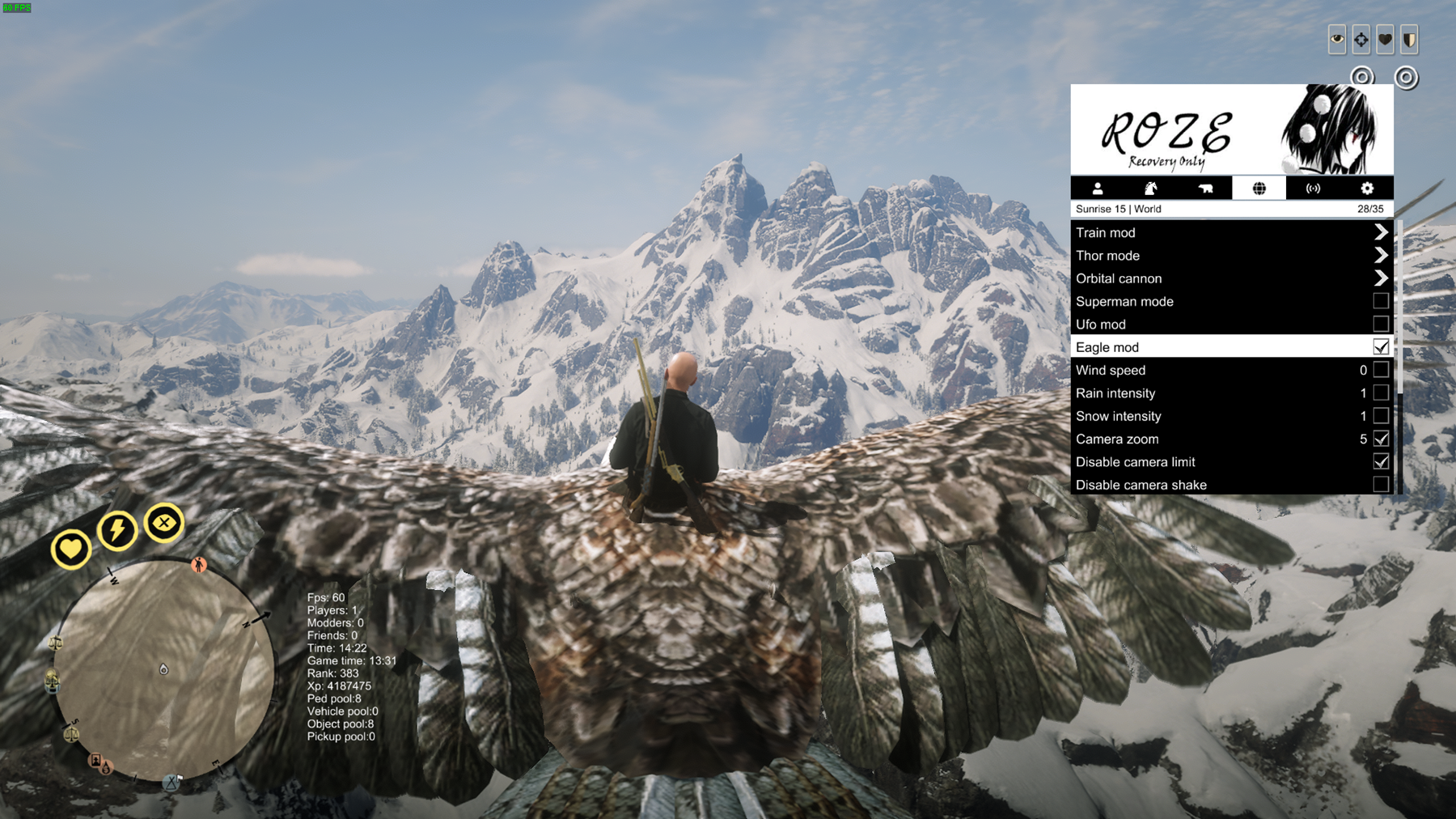Open the Orbital cannon submenu
The height and width of the screenshot is (819, 1456).
(1380, 278)
